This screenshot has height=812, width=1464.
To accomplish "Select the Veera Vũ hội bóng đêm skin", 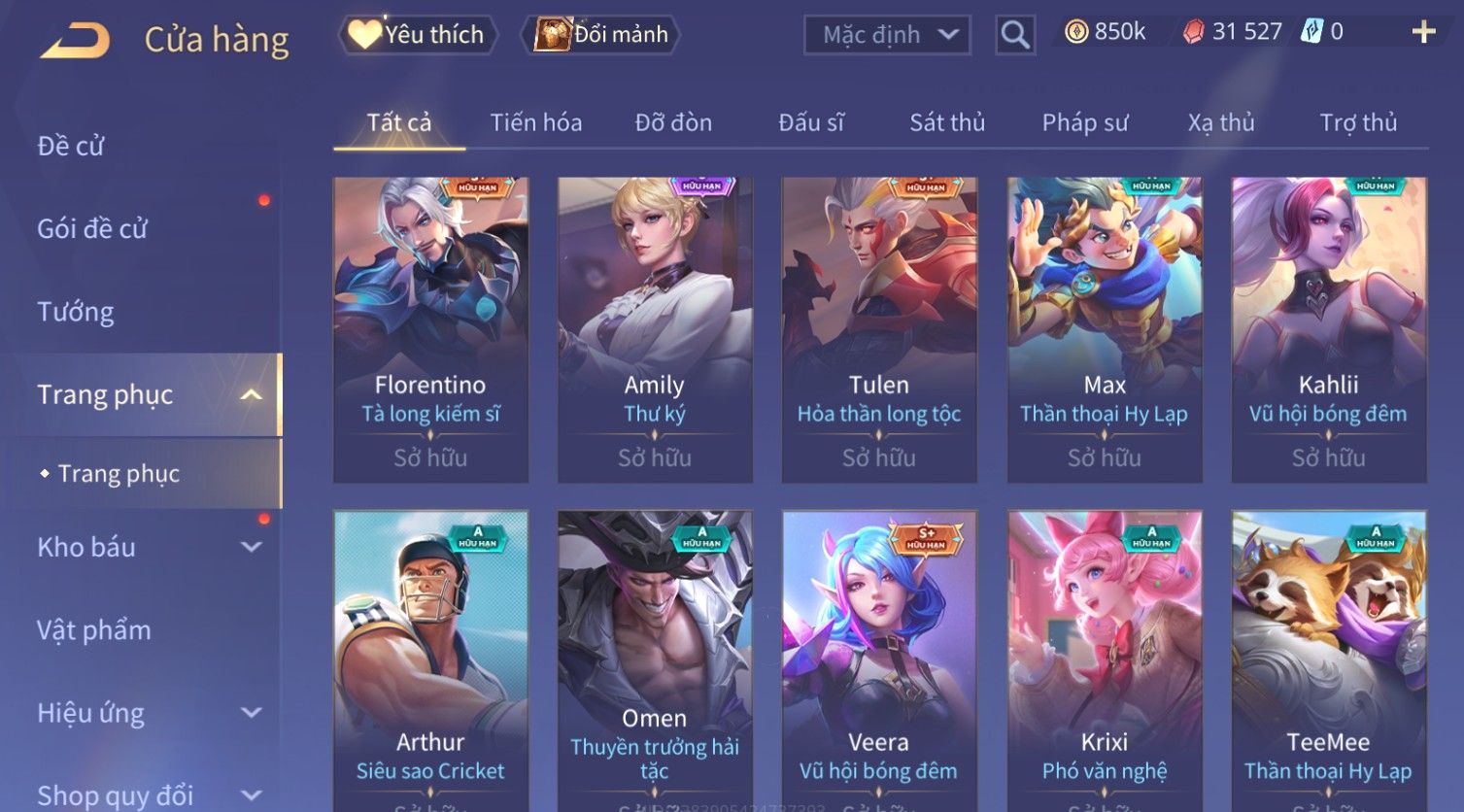I will coord(879,660).
